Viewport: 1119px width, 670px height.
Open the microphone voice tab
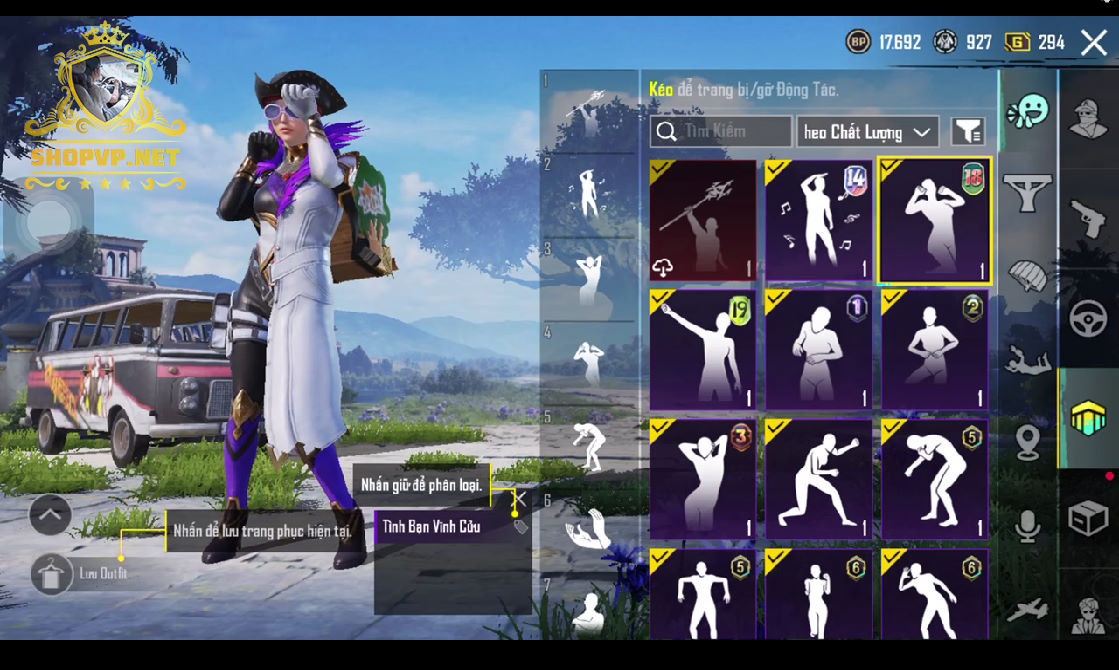coord(1028,526)
